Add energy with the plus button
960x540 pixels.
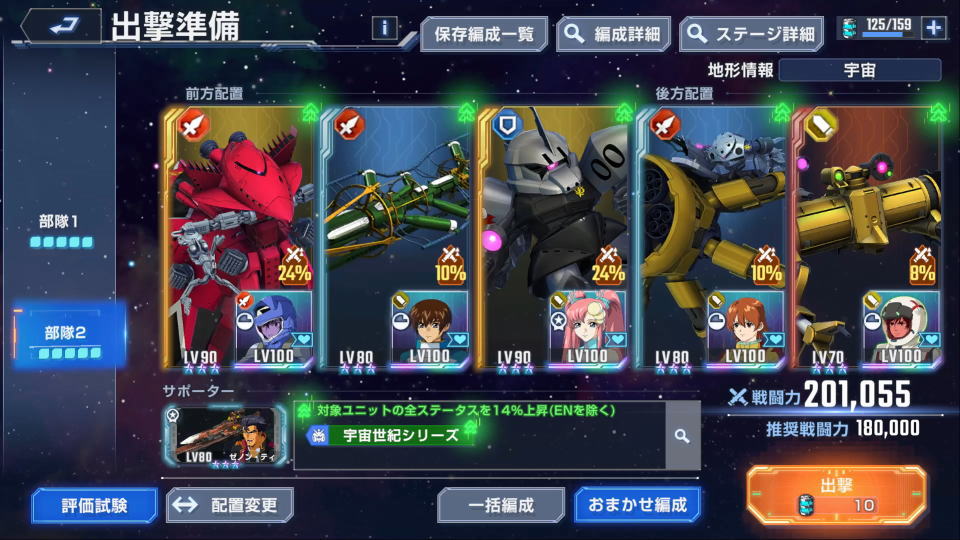tap(933, 28)
